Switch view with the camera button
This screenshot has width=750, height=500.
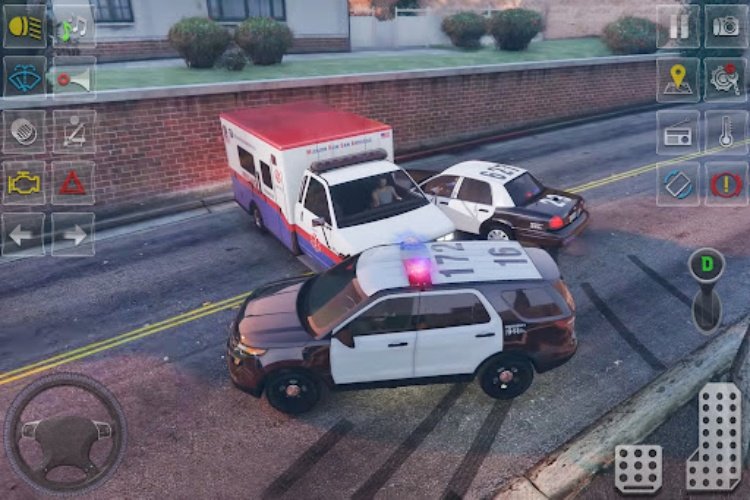726,27
